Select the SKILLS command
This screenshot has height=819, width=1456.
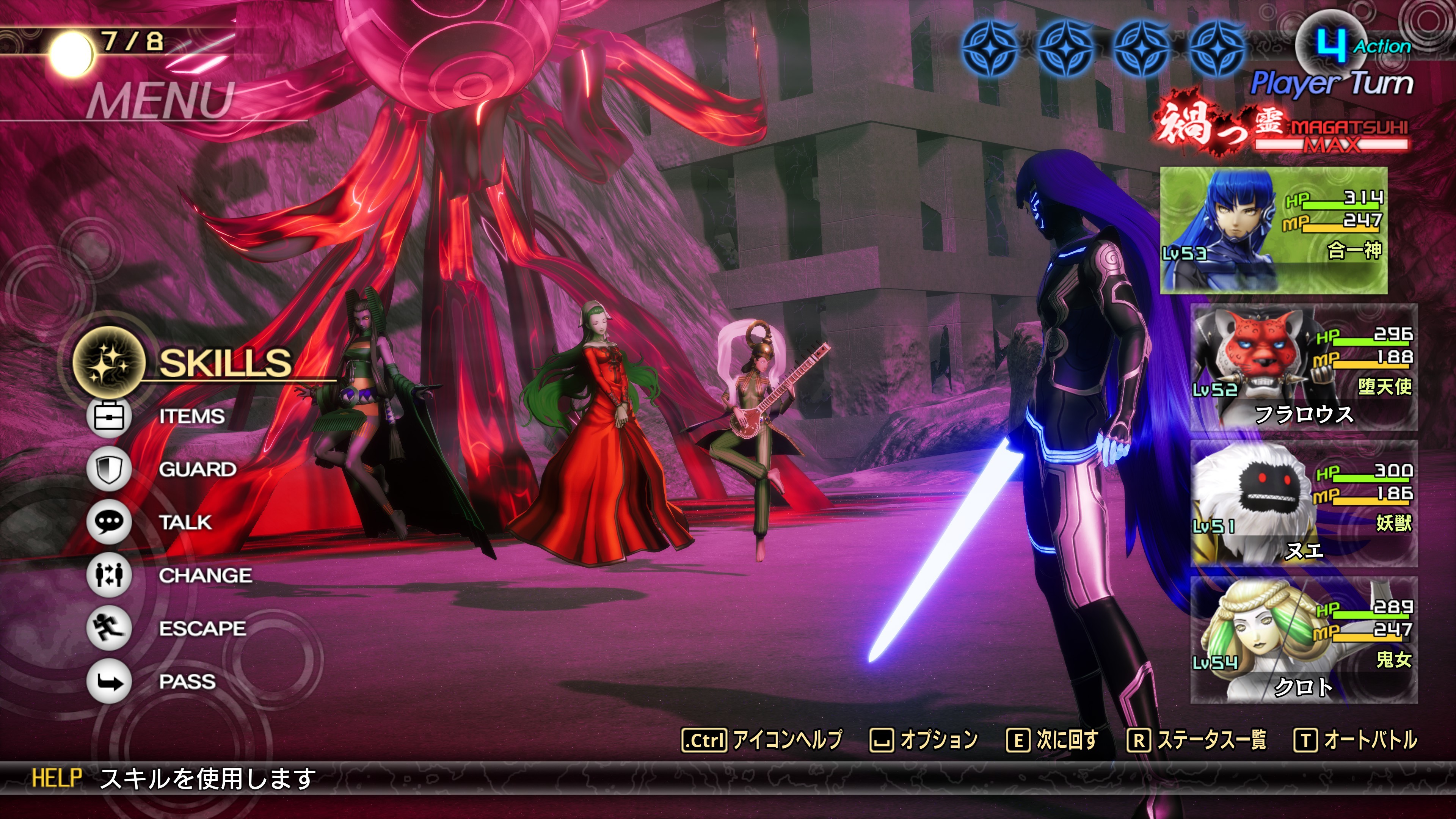pyautogui.click(x=224, y=362)
